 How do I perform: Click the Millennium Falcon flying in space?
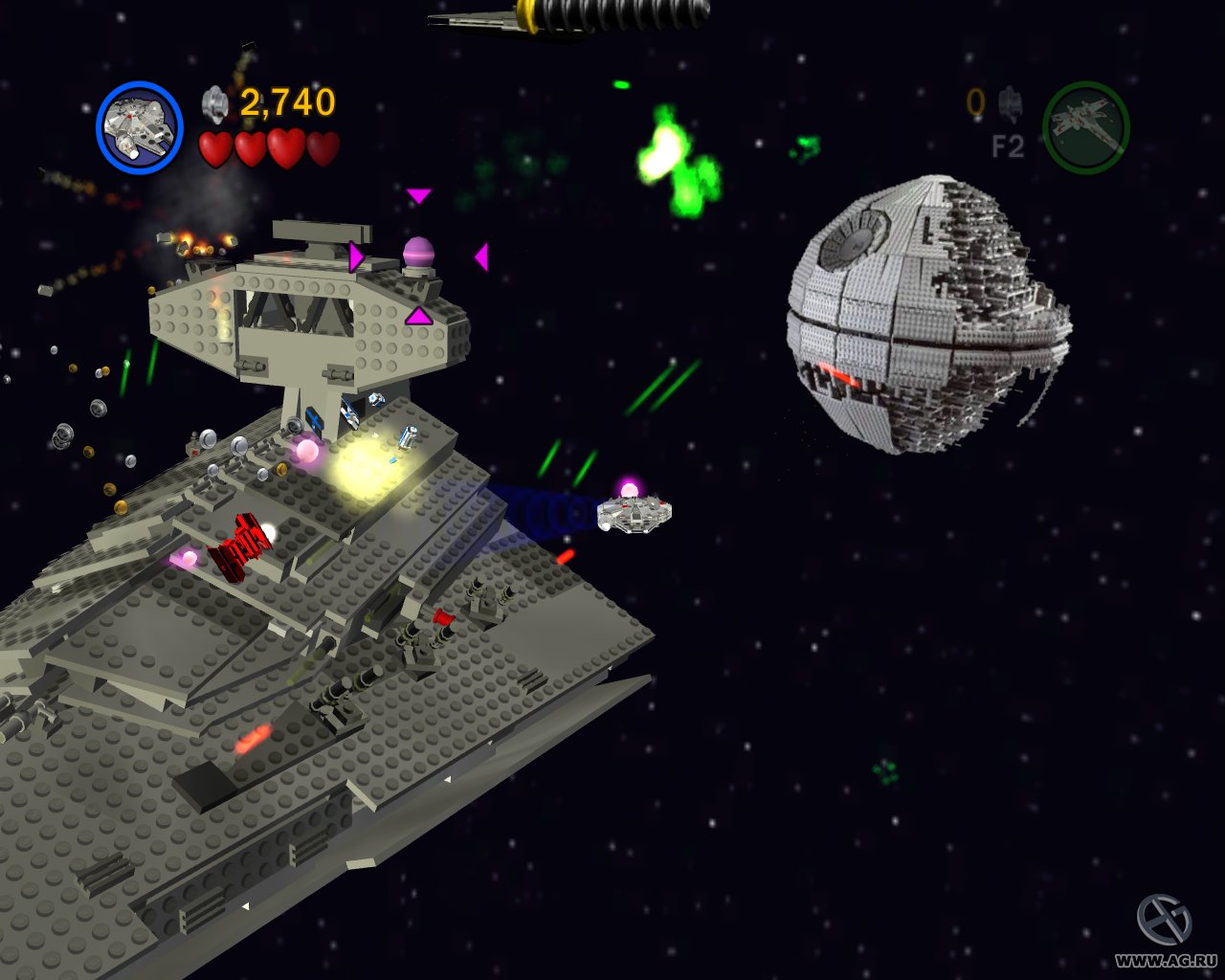tap(634, 514)
